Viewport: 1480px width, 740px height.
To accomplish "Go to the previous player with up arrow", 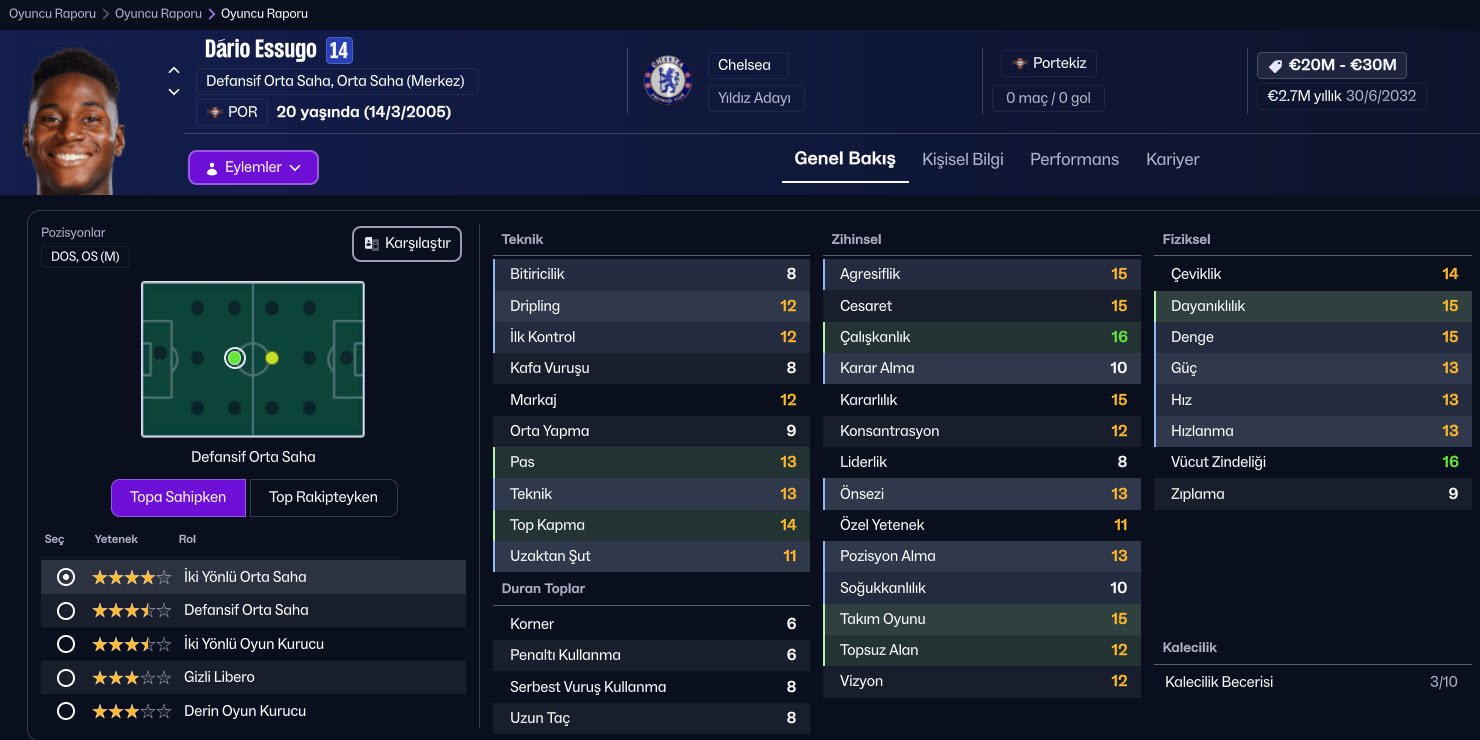I will tap(174, 71).
